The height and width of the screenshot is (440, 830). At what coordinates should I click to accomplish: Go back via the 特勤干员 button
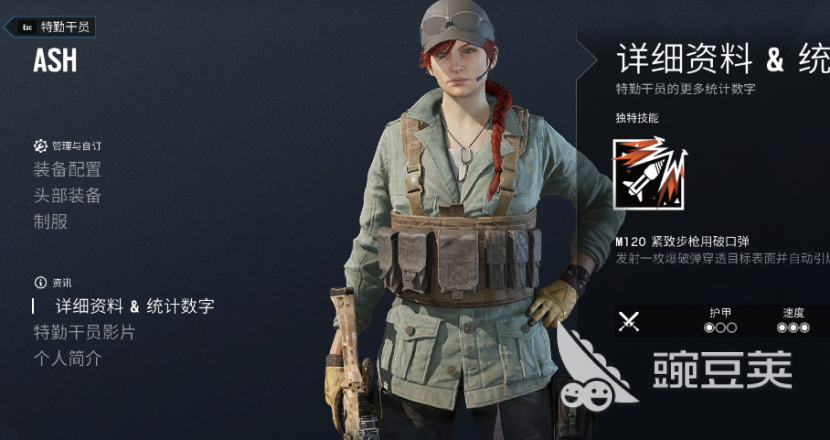click(x=55, y=27)
